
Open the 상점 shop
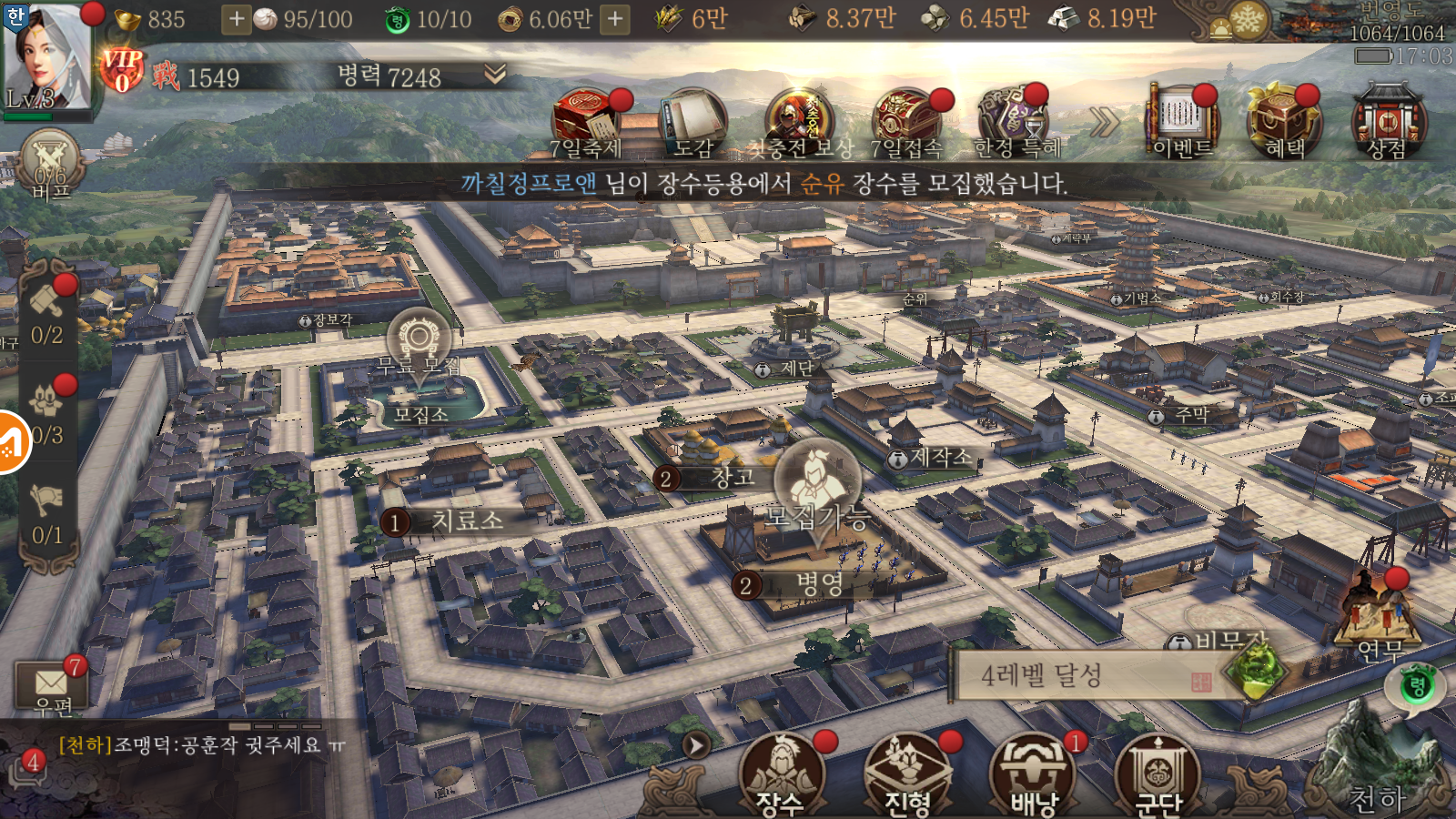[1387, 124]
